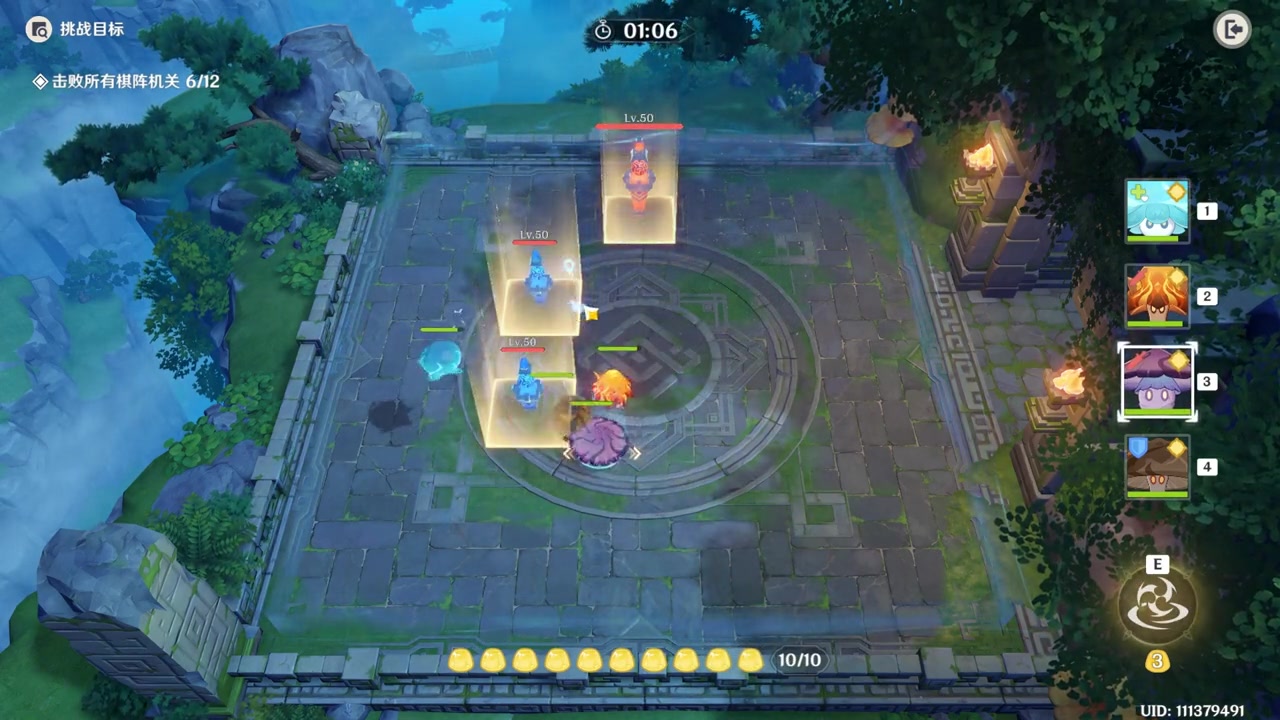Click the left arrow beside the purple mushroom unit
The image size is (1280, 720).
pos(567,453)
